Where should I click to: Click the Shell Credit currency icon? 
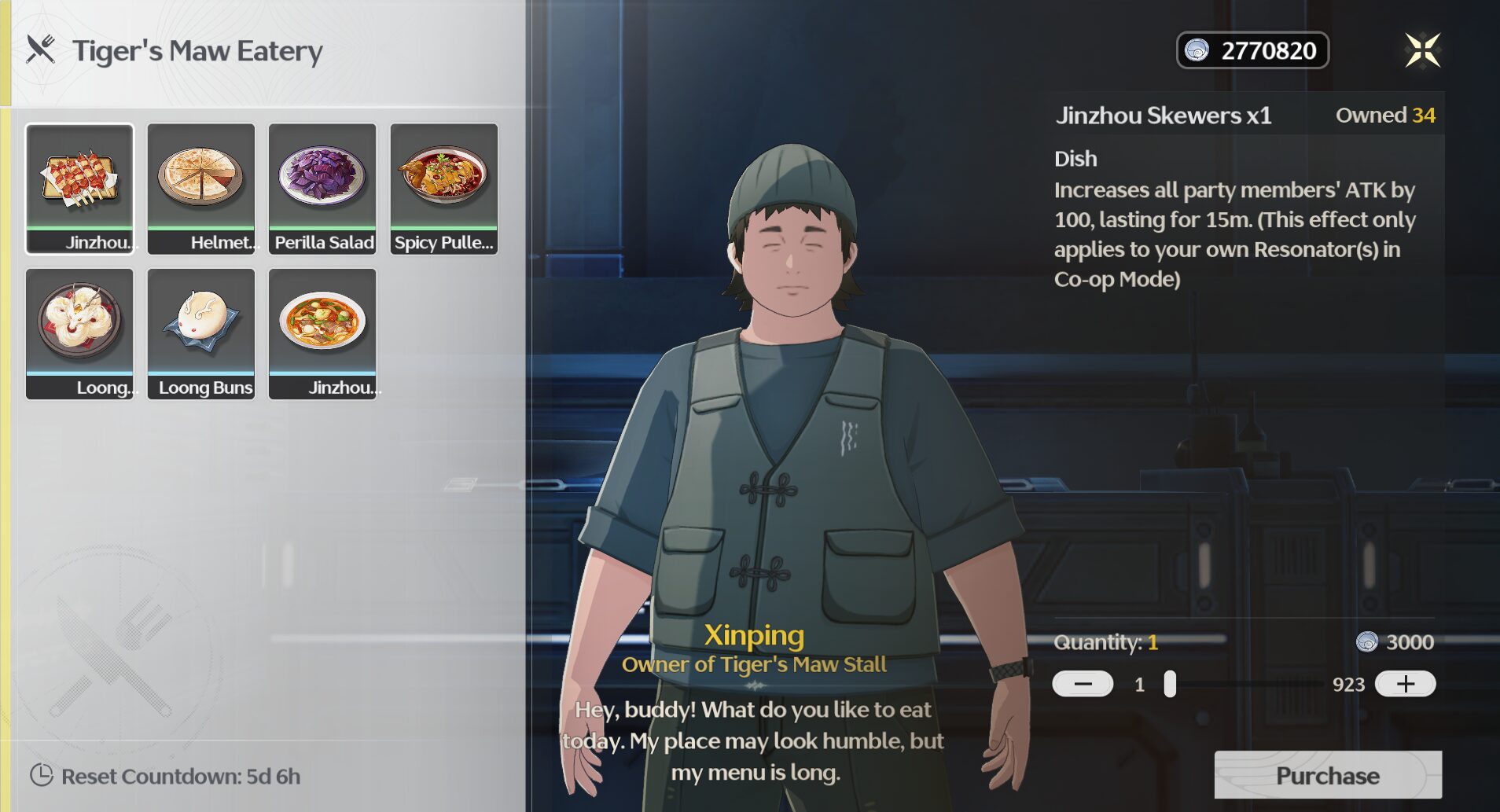click(x=1197, y=50)
